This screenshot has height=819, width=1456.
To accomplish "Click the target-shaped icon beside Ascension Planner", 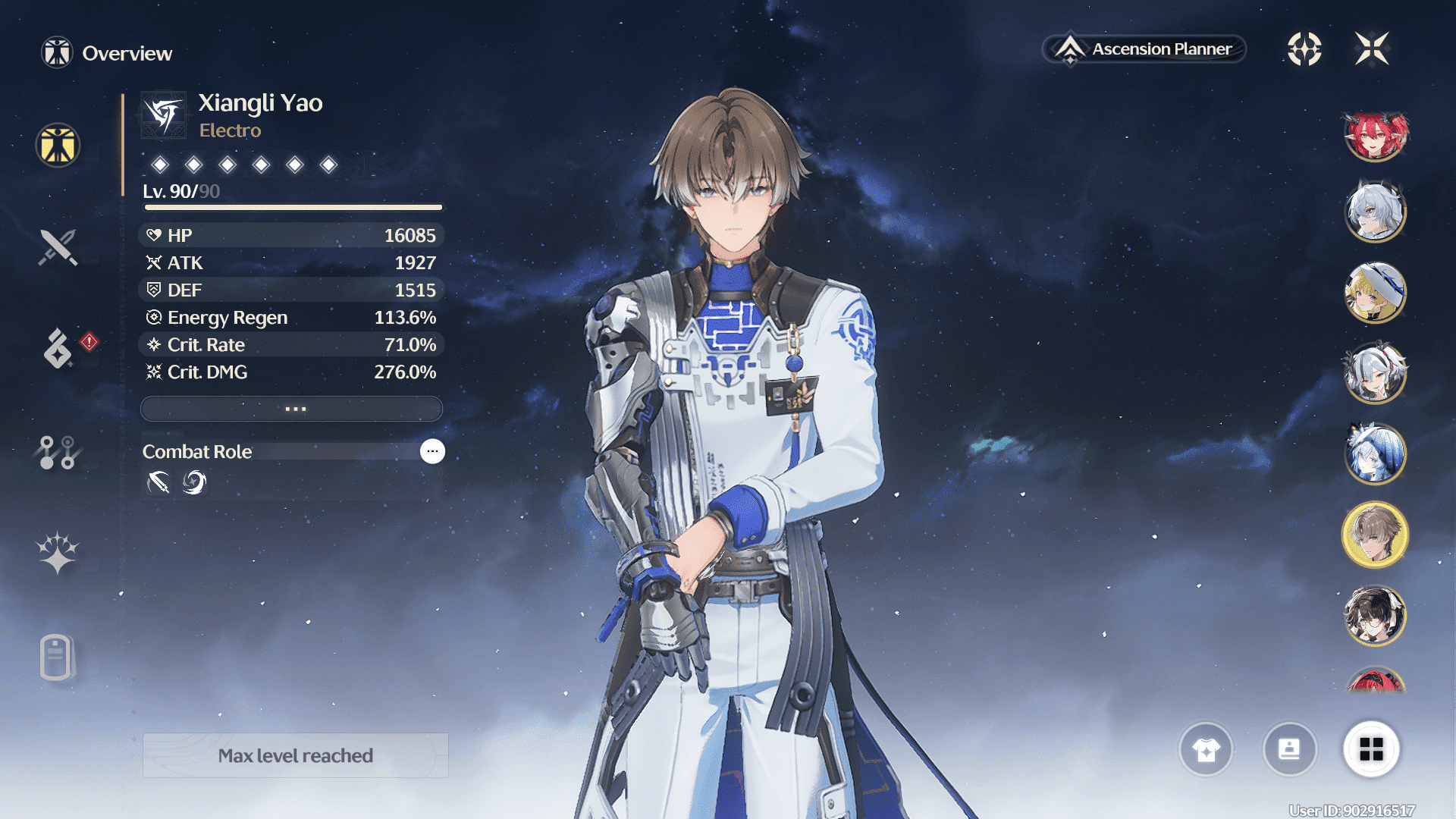I will click(x=1304, y=49).
